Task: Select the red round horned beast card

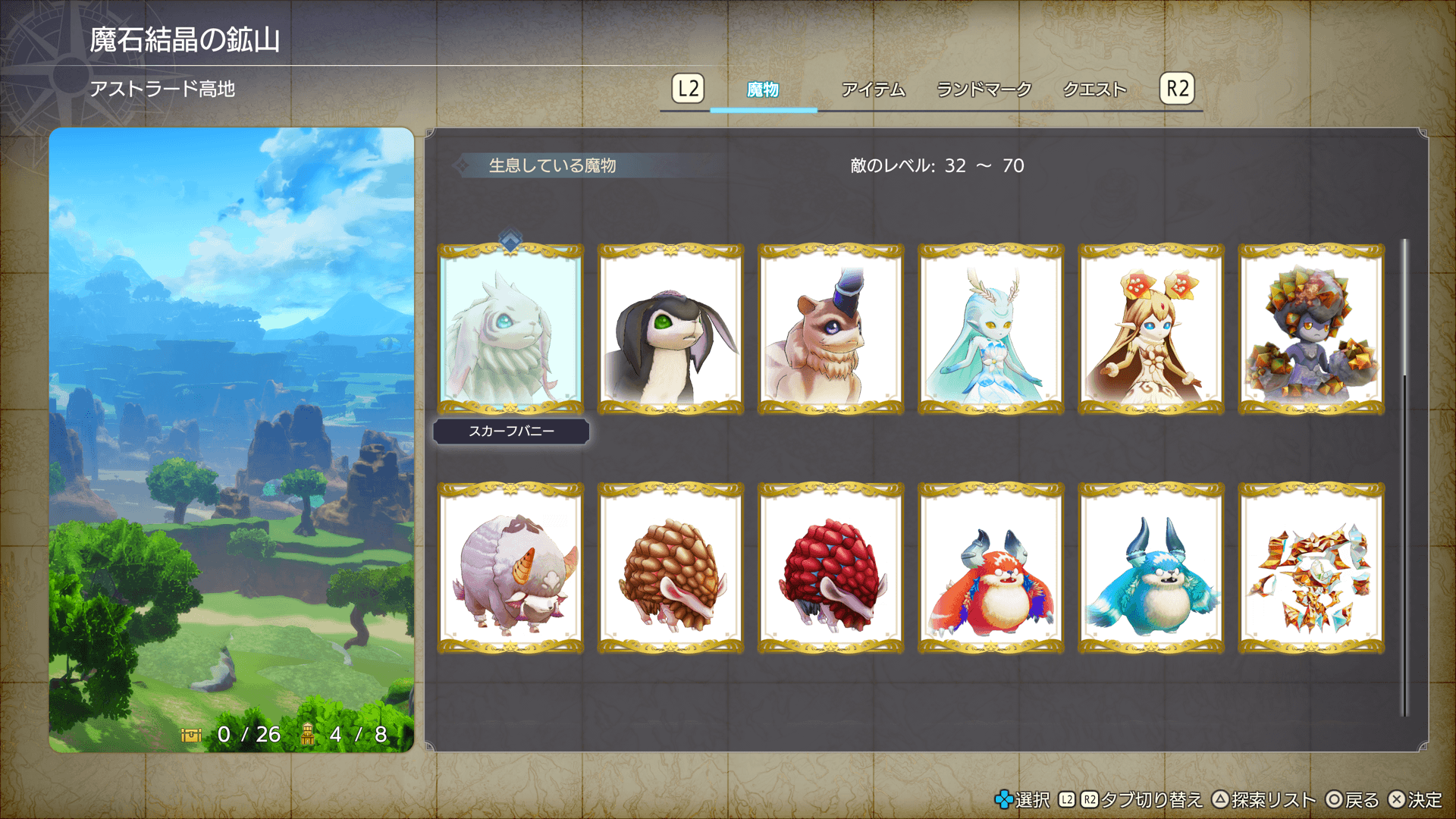Action: [x=991, y=569]
